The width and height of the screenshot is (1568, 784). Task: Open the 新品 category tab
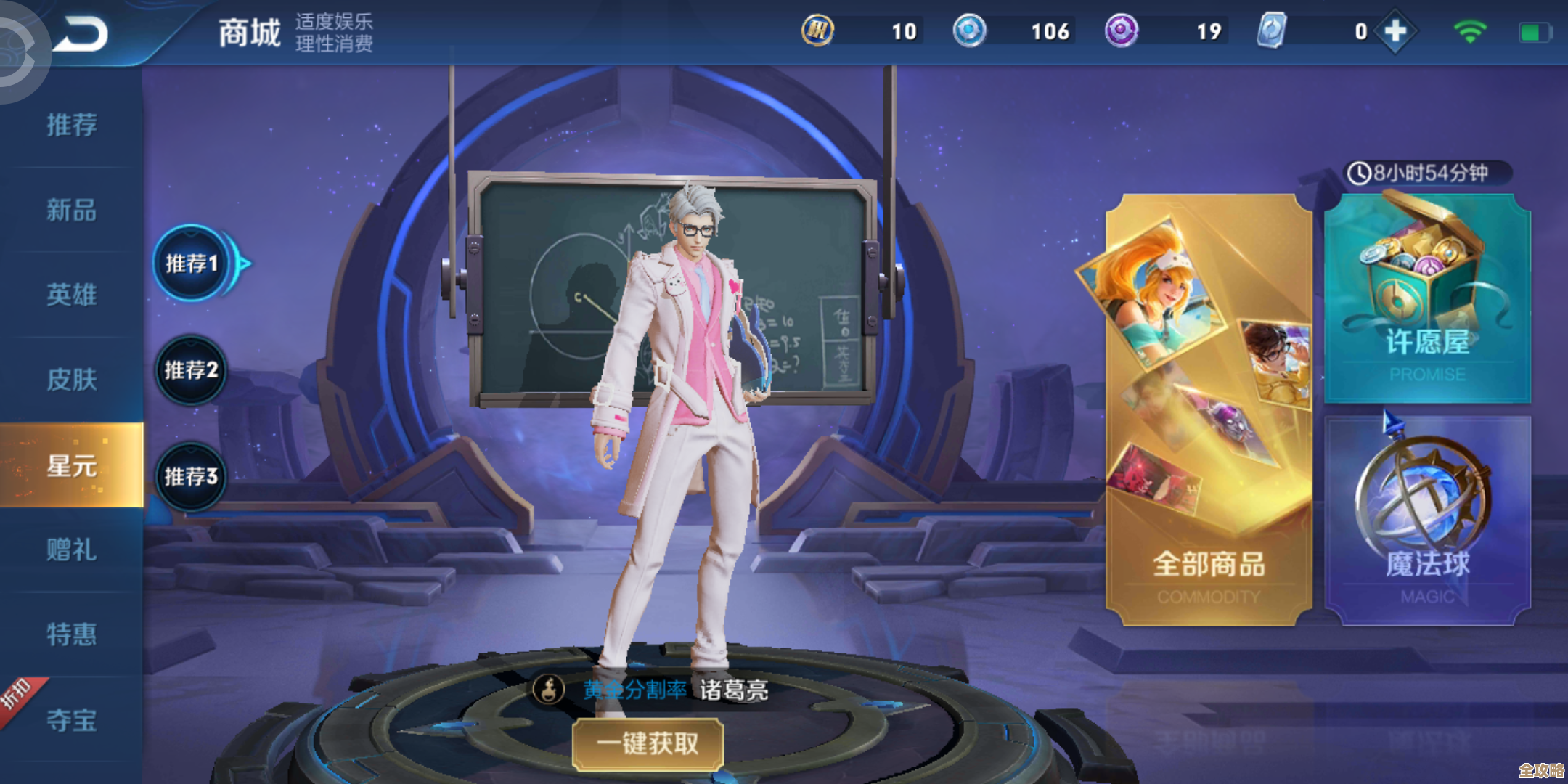pyautogui.click(x=71, y=211)
